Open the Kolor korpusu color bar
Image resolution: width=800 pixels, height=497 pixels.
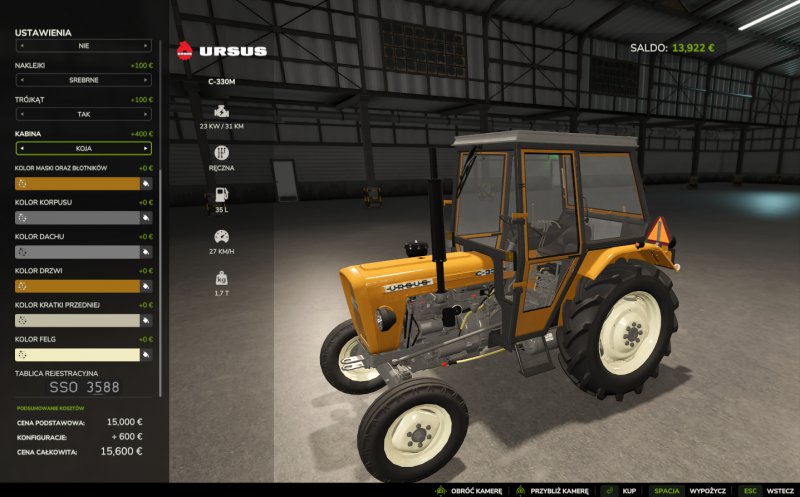76,218
